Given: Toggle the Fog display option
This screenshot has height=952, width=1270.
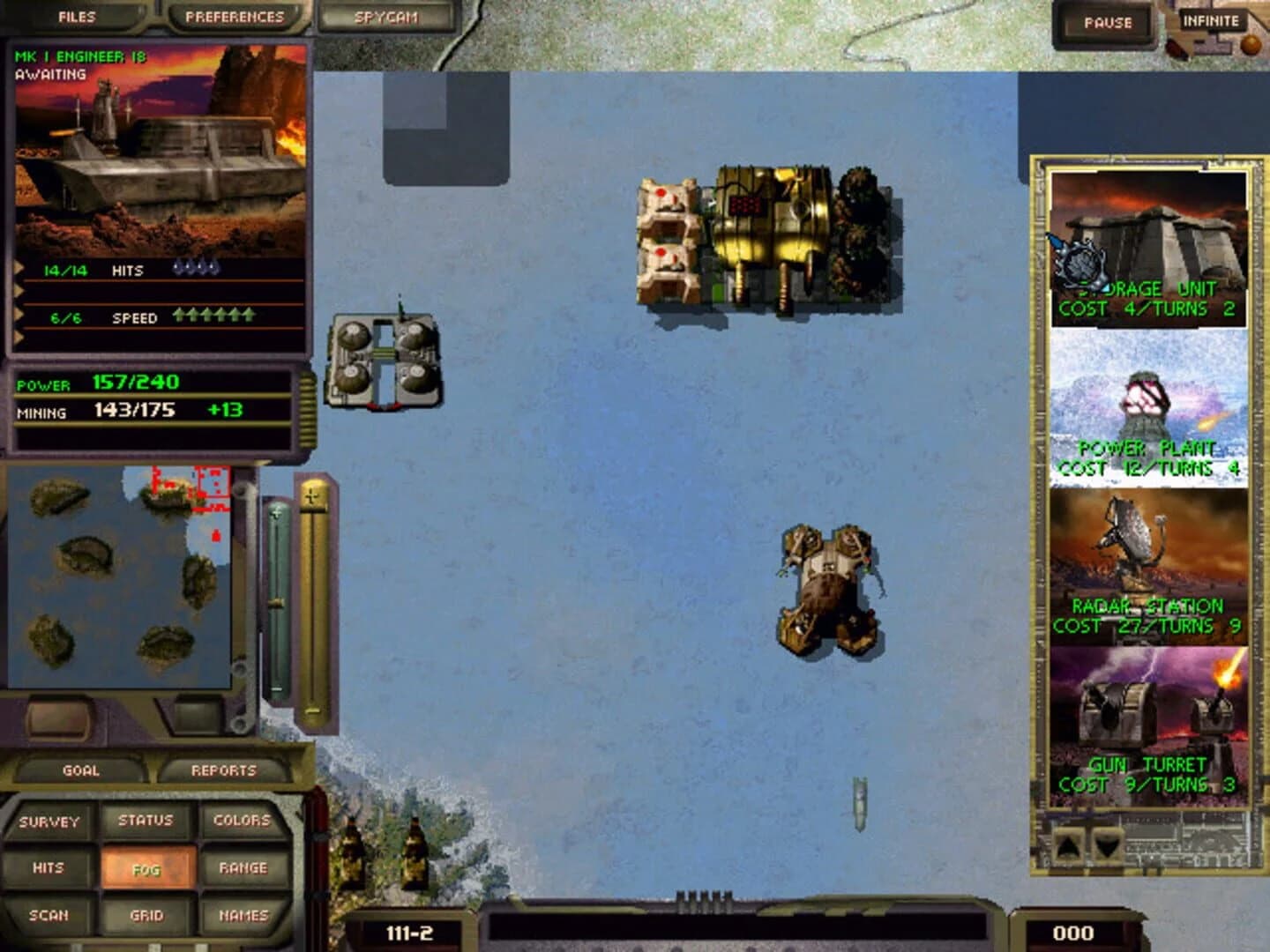Looking at the screenshot, I should tap(148, 867).
